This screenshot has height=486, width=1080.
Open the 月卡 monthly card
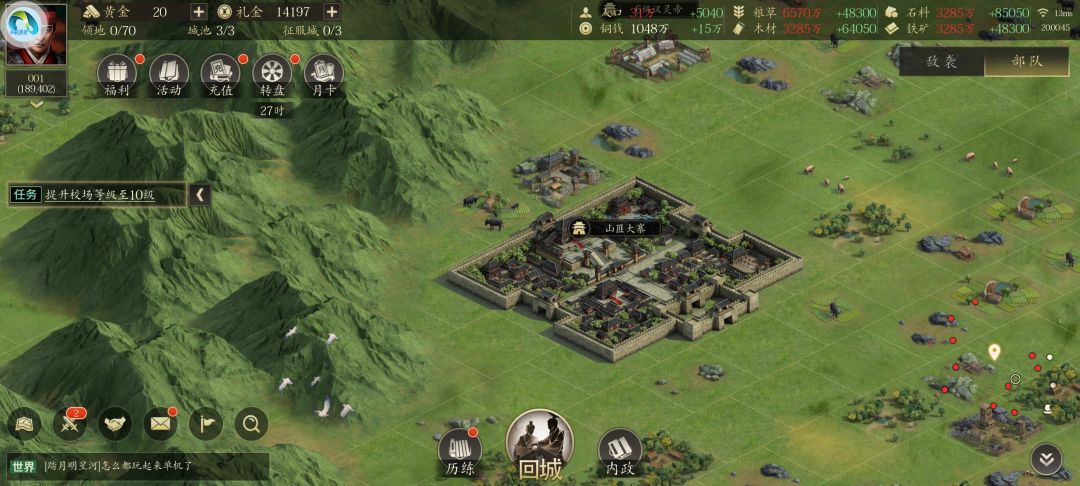[323, 72]
